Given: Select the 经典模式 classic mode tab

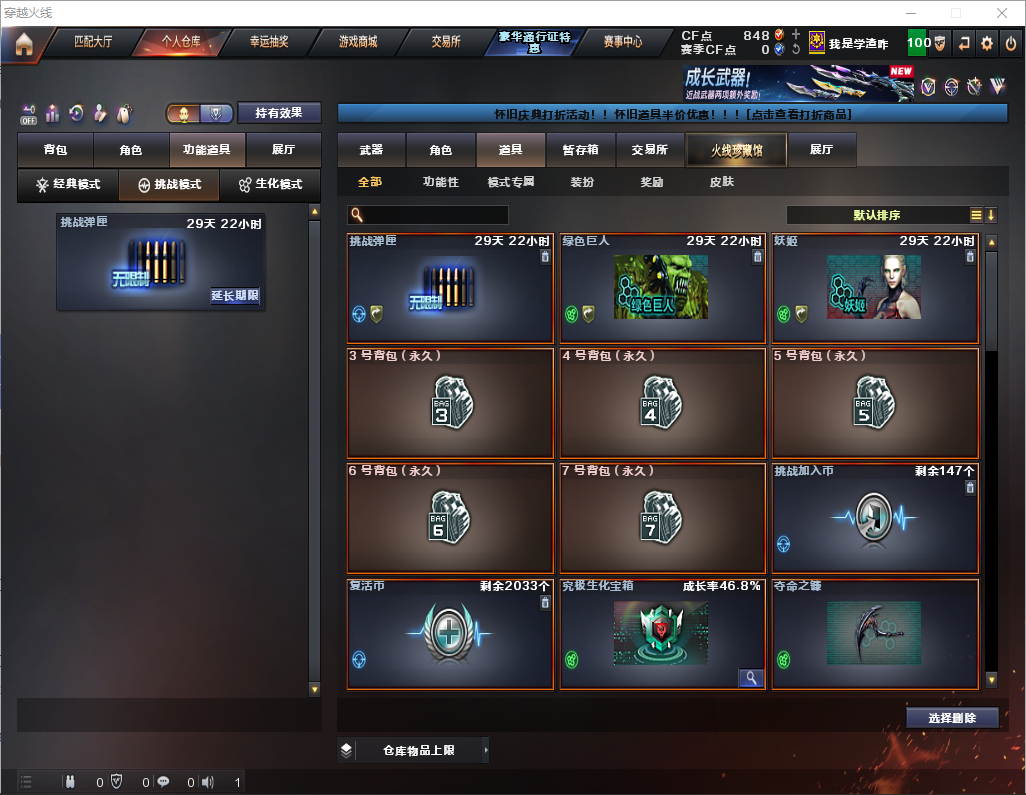Looking at the screenshot, I should (68, 185).
